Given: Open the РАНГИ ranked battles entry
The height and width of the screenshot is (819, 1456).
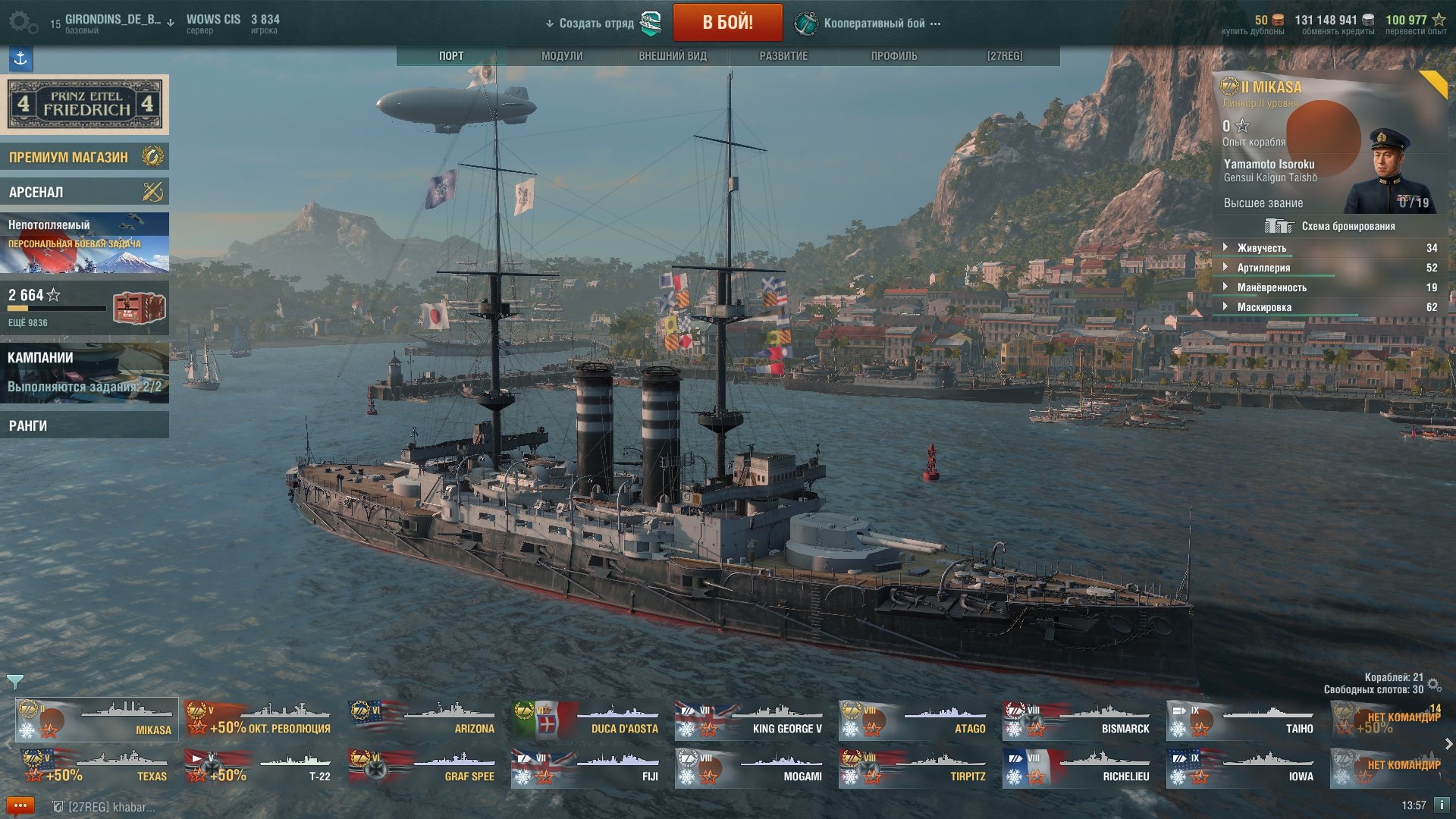Looking at the screenshot, I should coord(84,425).
